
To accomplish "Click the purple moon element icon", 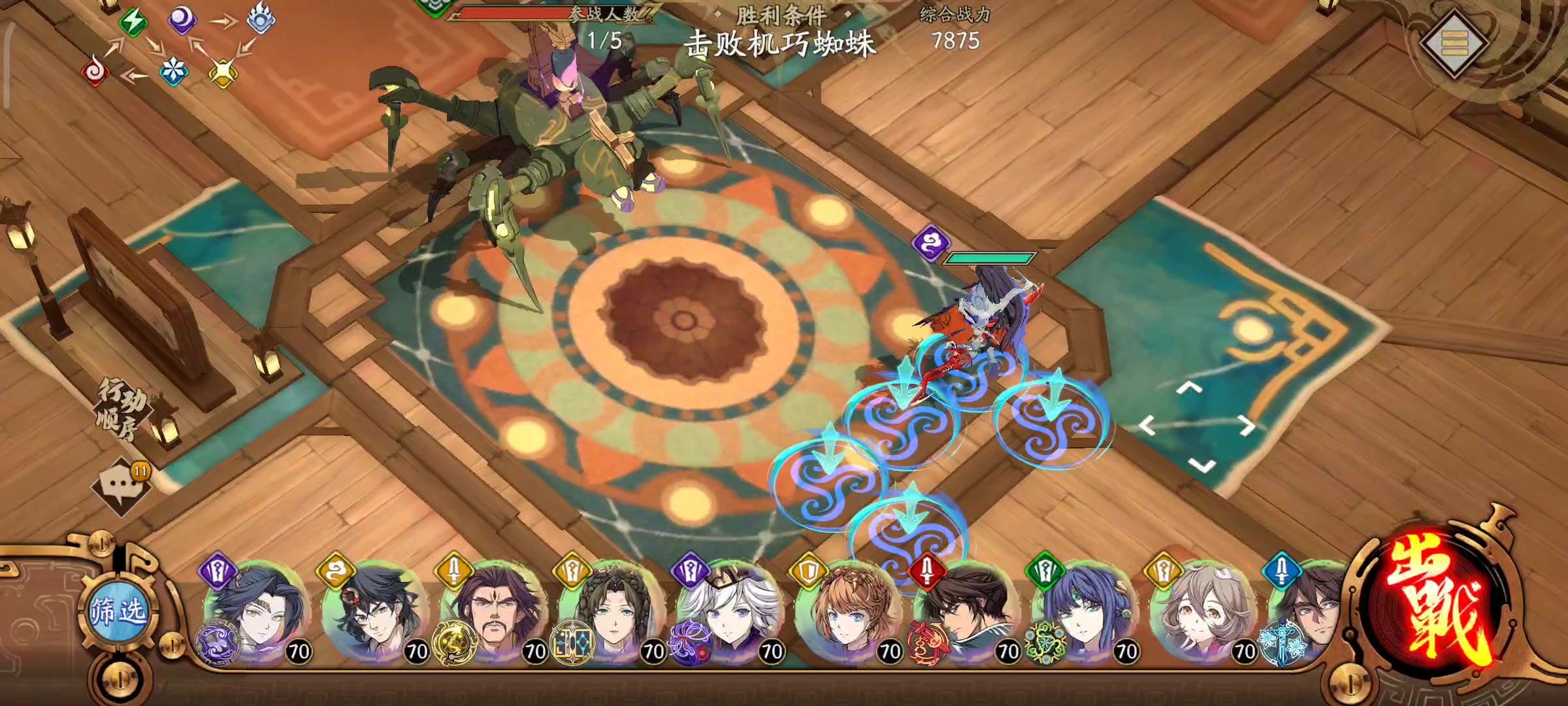I will (x=183, y=21).
